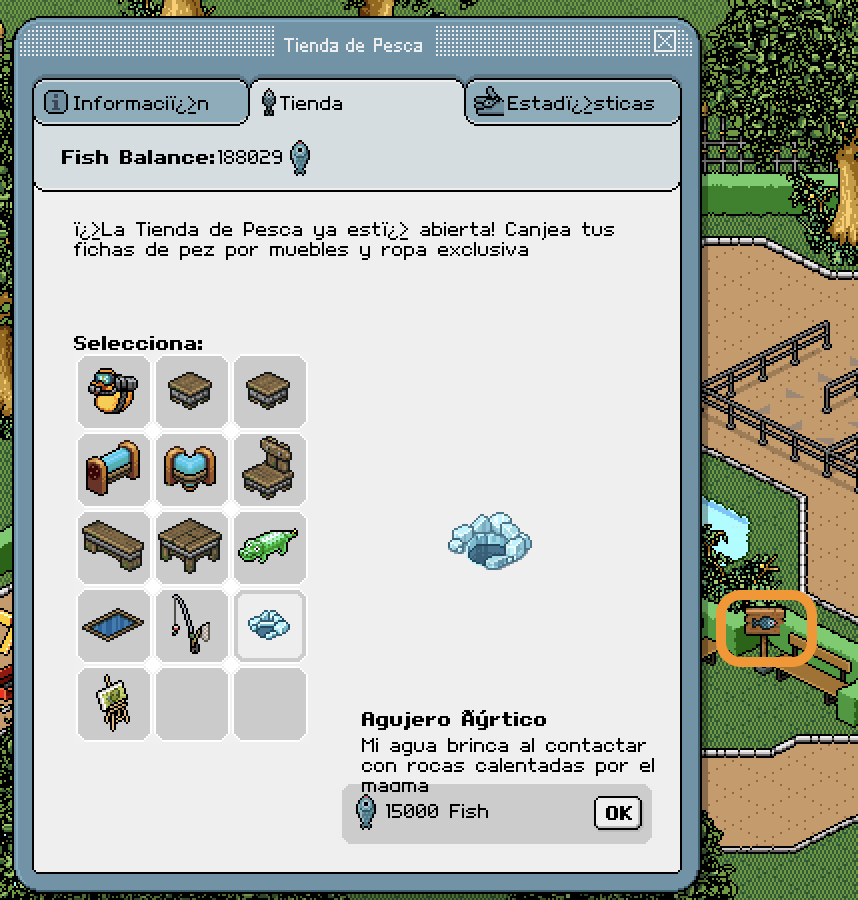
Task: Close the Tienda de Pesca window
Action: coord(665,42)
